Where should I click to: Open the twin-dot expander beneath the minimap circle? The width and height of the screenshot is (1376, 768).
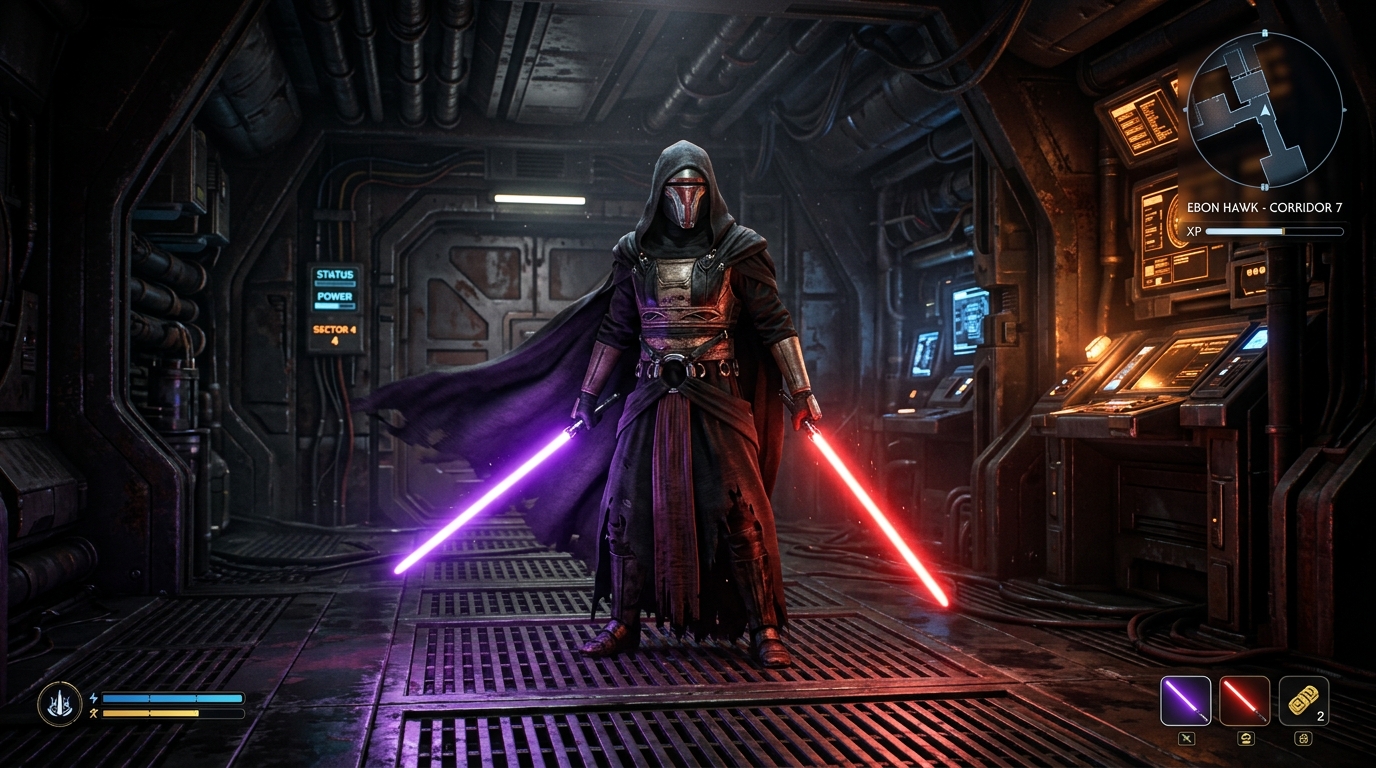click(1264, 185)
